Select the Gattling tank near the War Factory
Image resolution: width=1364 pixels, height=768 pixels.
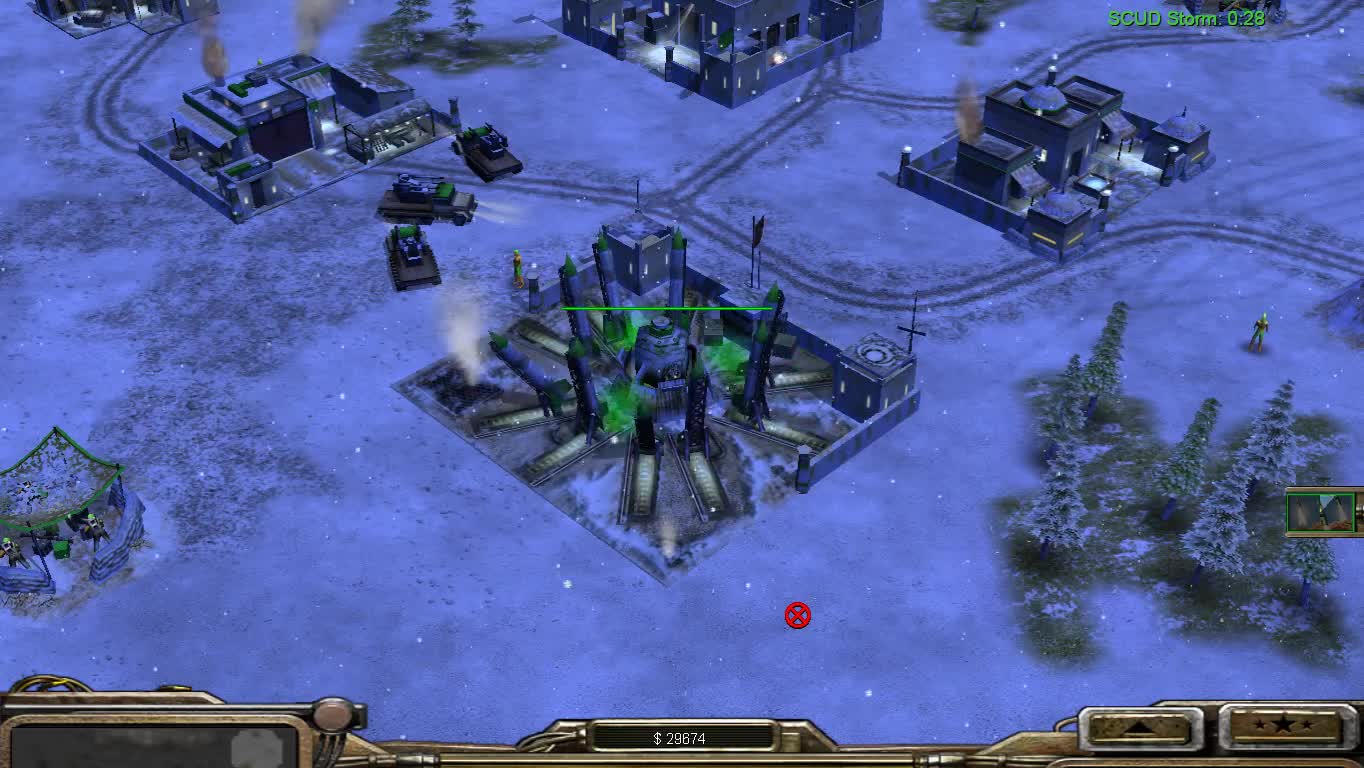(487, 148)
